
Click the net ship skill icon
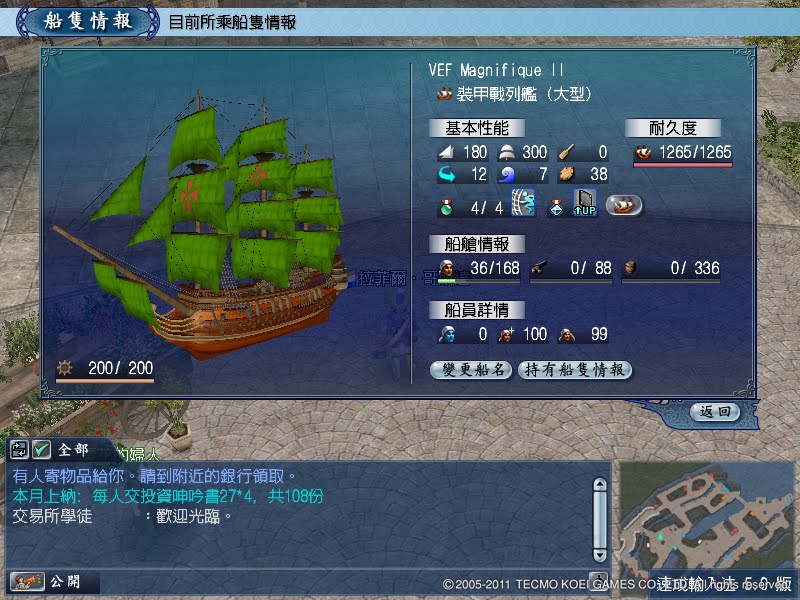(523, 204)
